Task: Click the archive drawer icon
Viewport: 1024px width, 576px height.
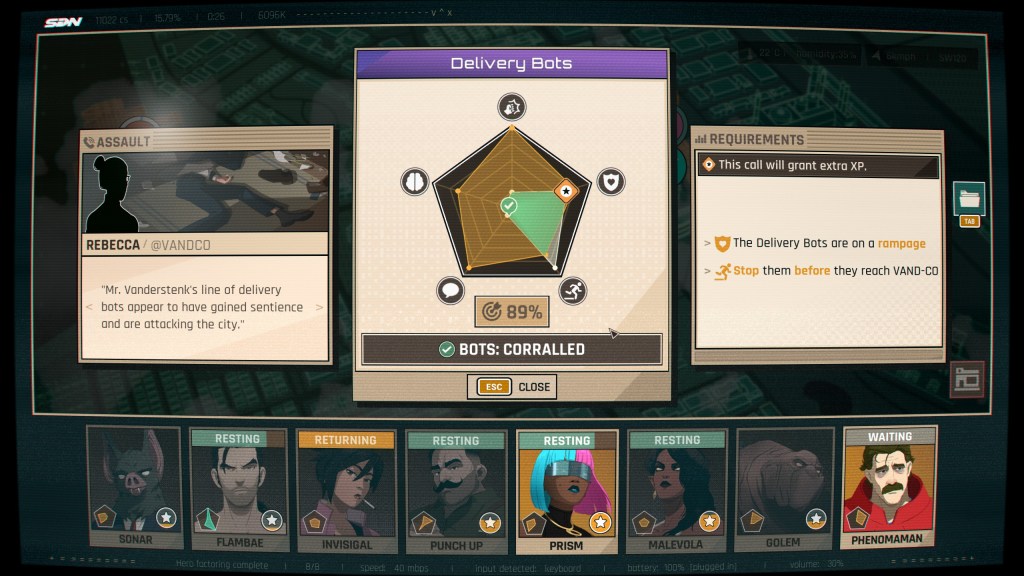Action: pyautogui.click(x=966, y=379)
